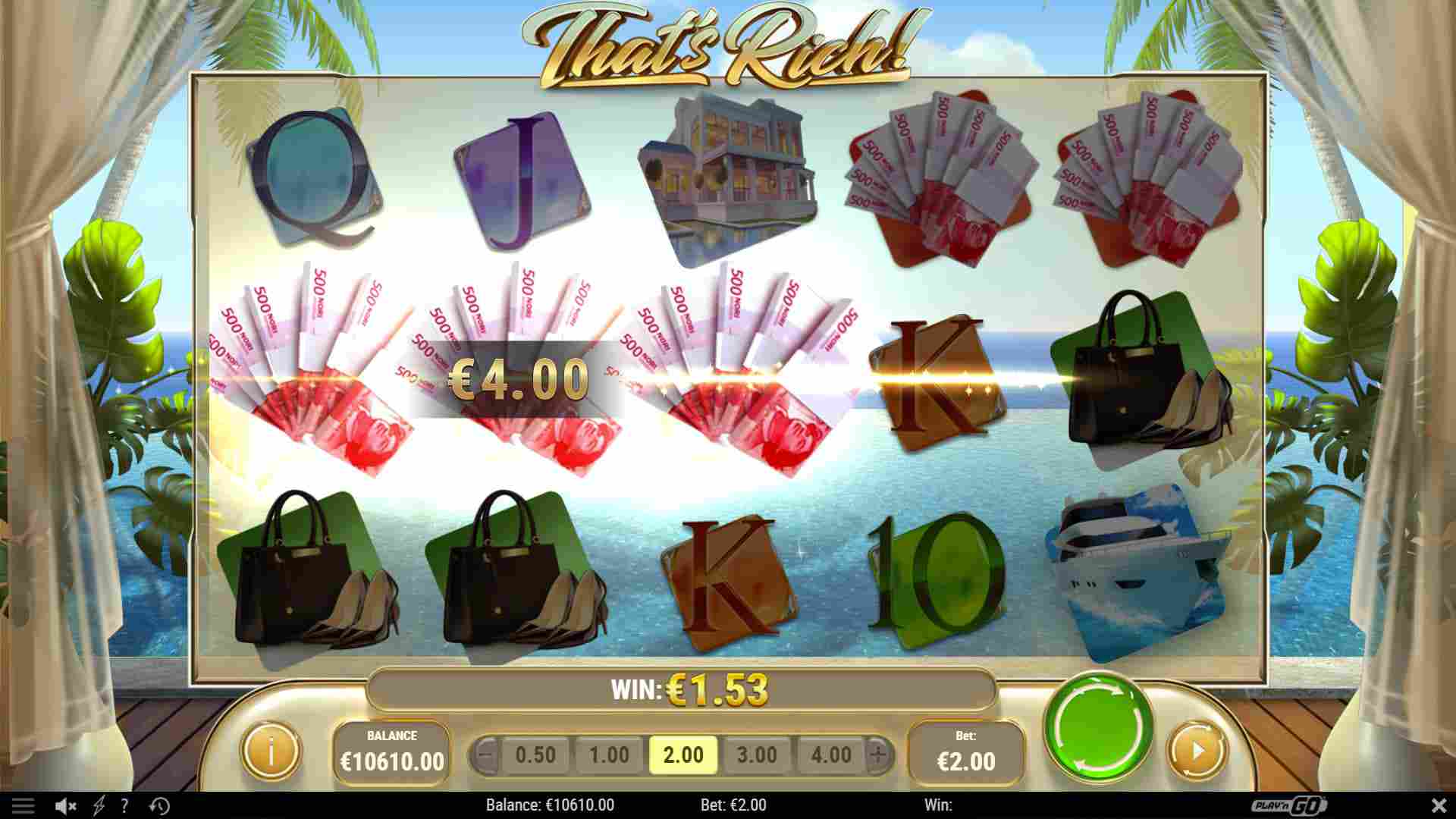Set the bet to 3.00

click(x=757, y=755)
